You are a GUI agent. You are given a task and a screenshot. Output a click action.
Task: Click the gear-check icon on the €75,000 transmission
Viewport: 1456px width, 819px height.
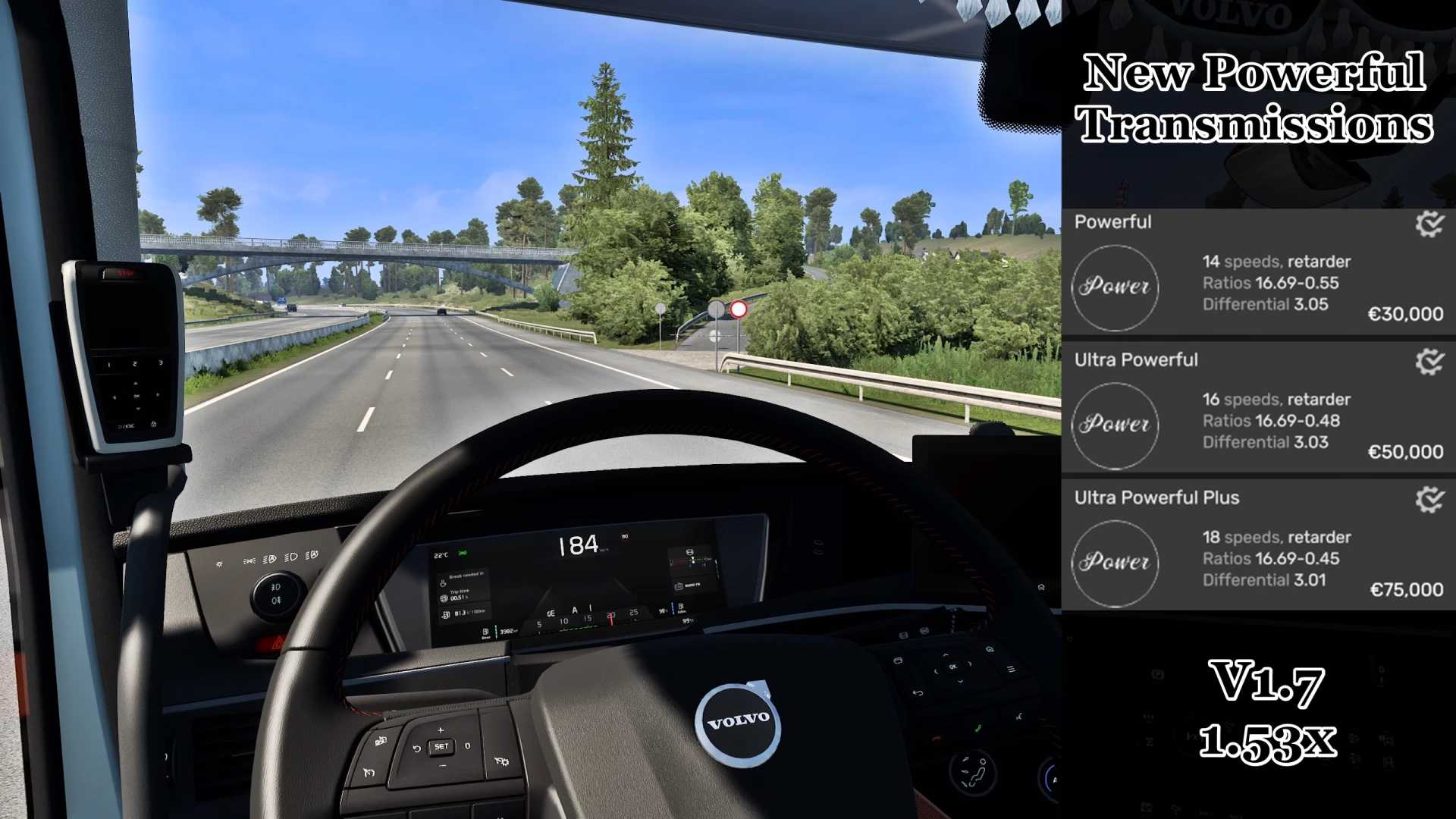1429,499
